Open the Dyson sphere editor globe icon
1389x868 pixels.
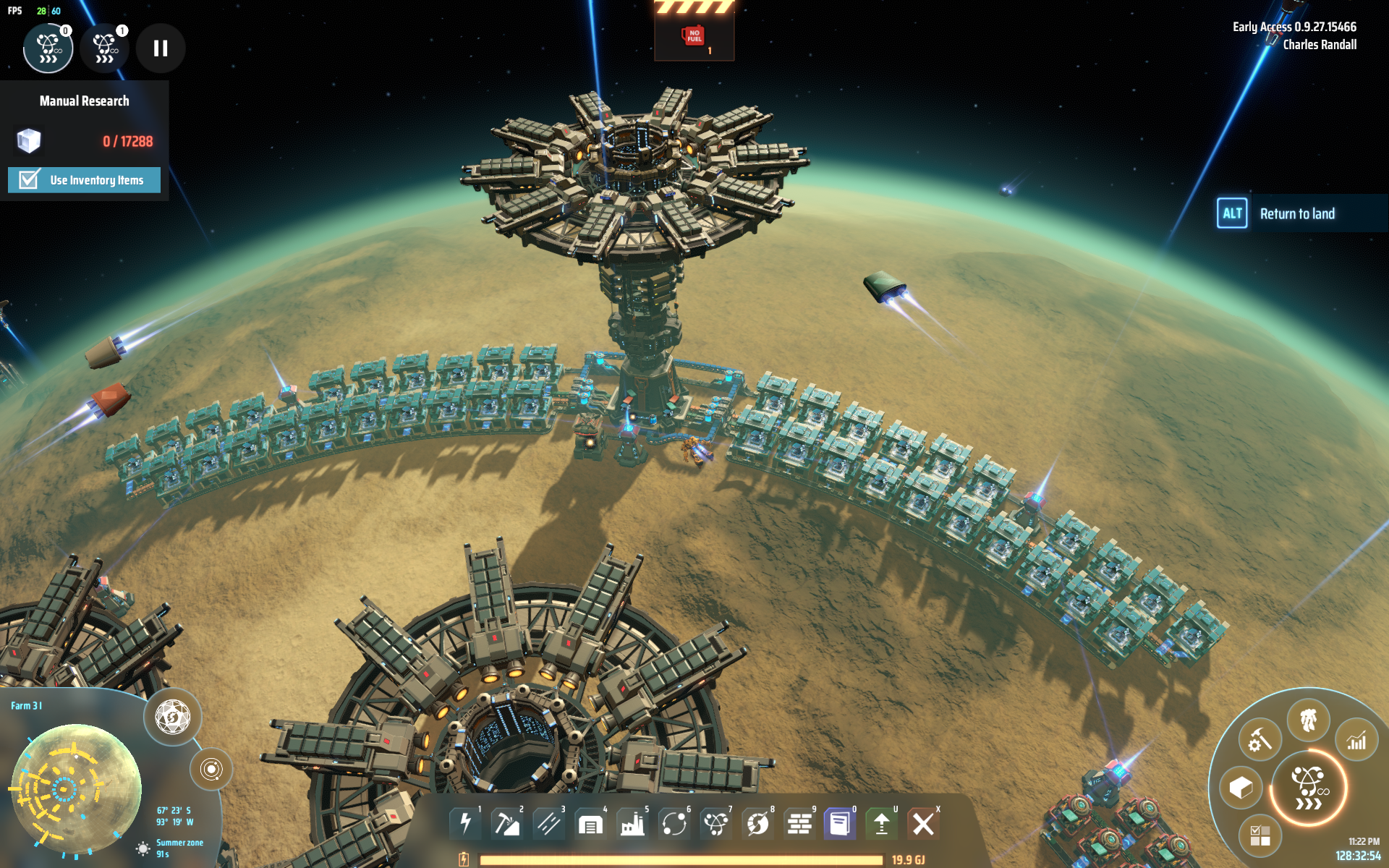point(172,717)
